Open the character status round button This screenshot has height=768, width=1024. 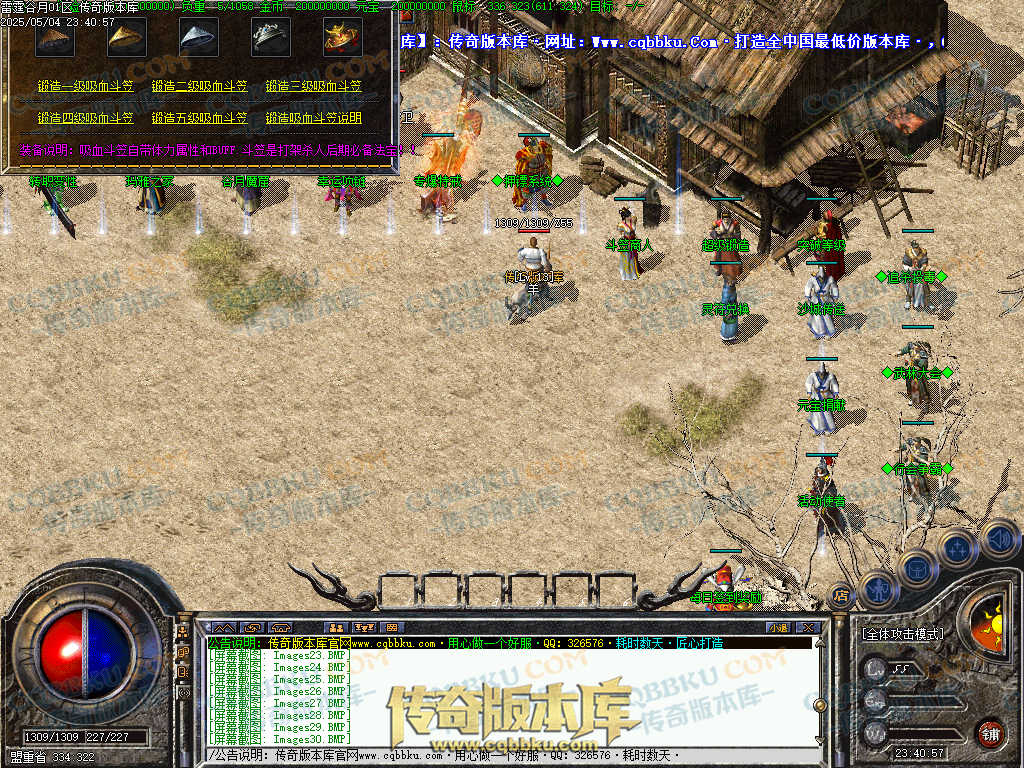[878, 589]
